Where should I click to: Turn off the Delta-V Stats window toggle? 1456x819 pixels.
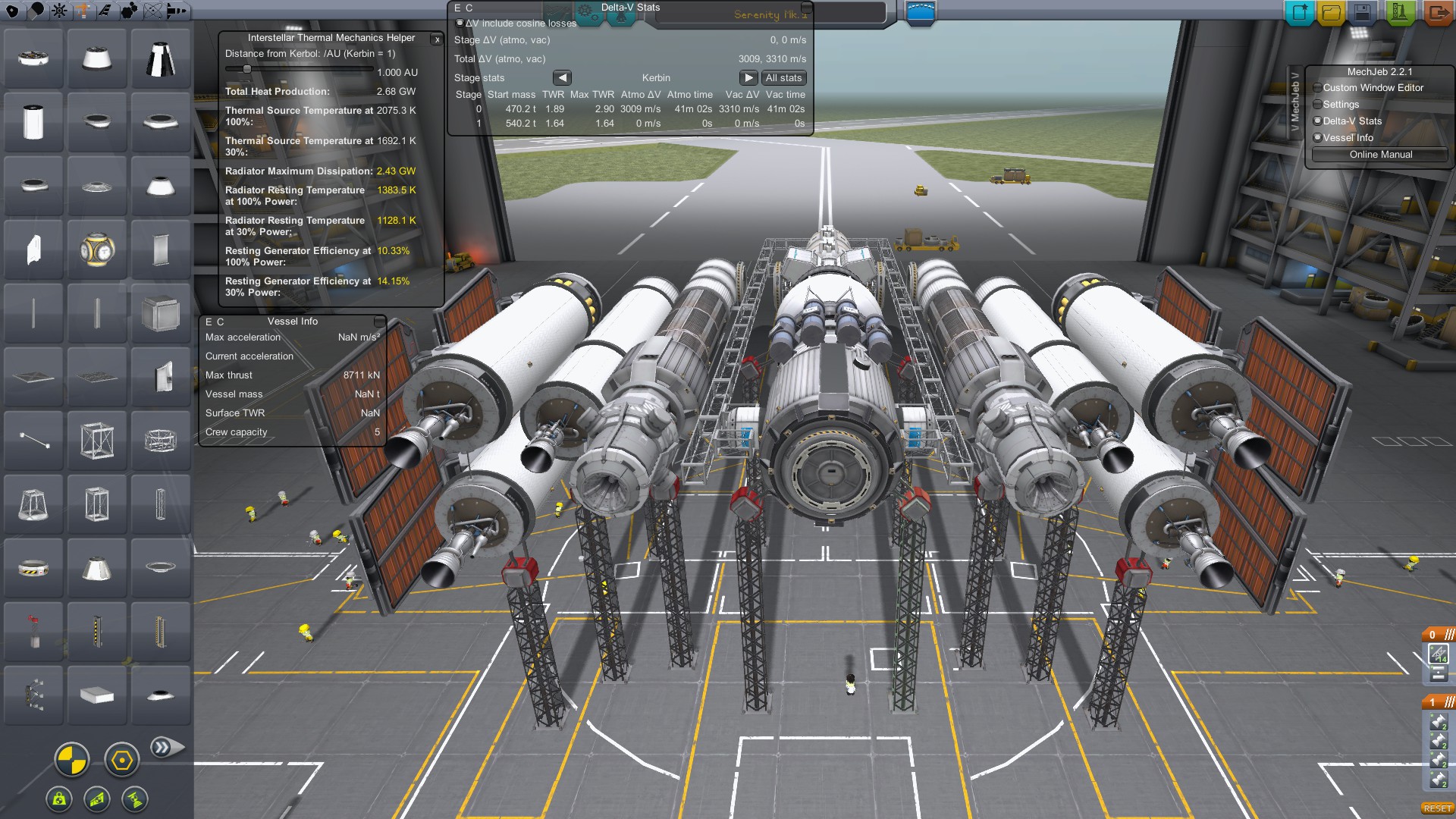(1317, 121)
